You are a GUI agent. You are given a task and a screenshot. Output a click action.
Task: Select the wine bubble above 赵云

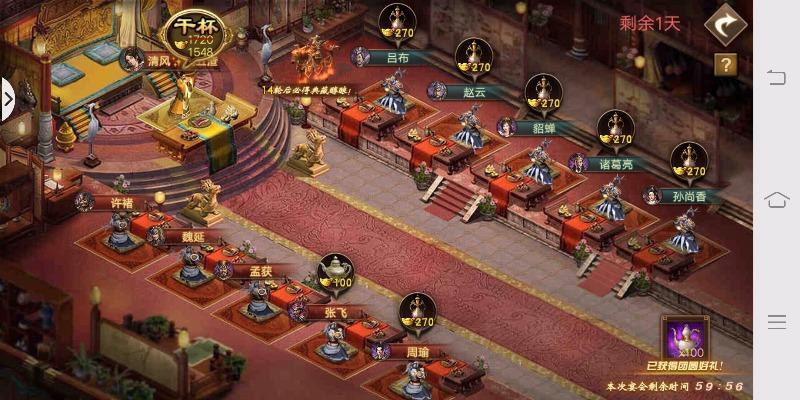473,59
